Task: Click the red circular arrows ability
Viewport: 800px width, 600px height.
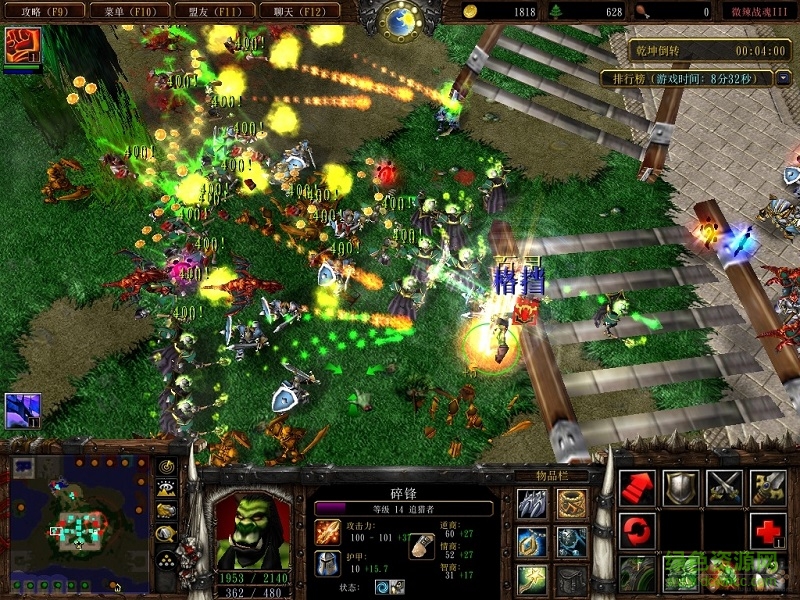Action: pyautogui.click(x=637, y=530)
